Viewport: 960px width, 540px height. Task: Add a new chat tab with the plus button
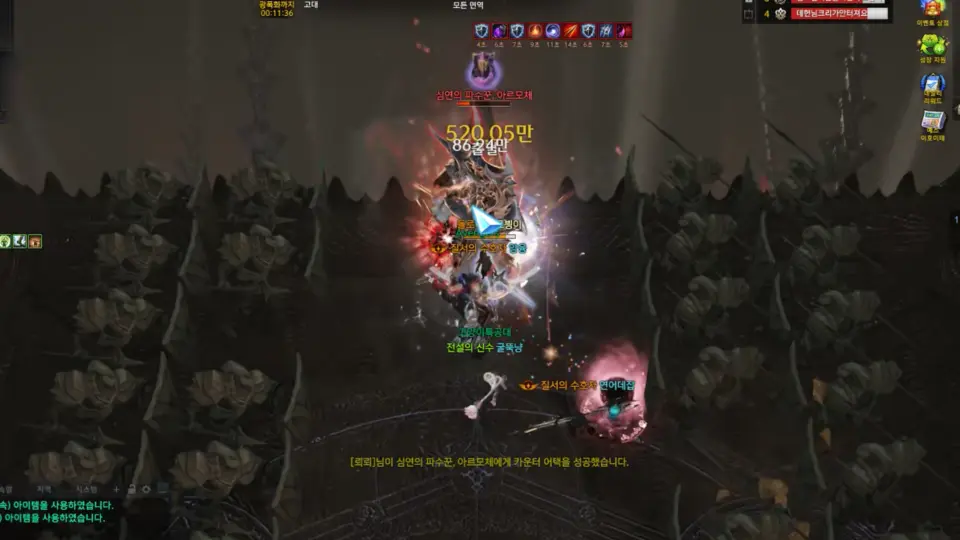click(117, 489)
